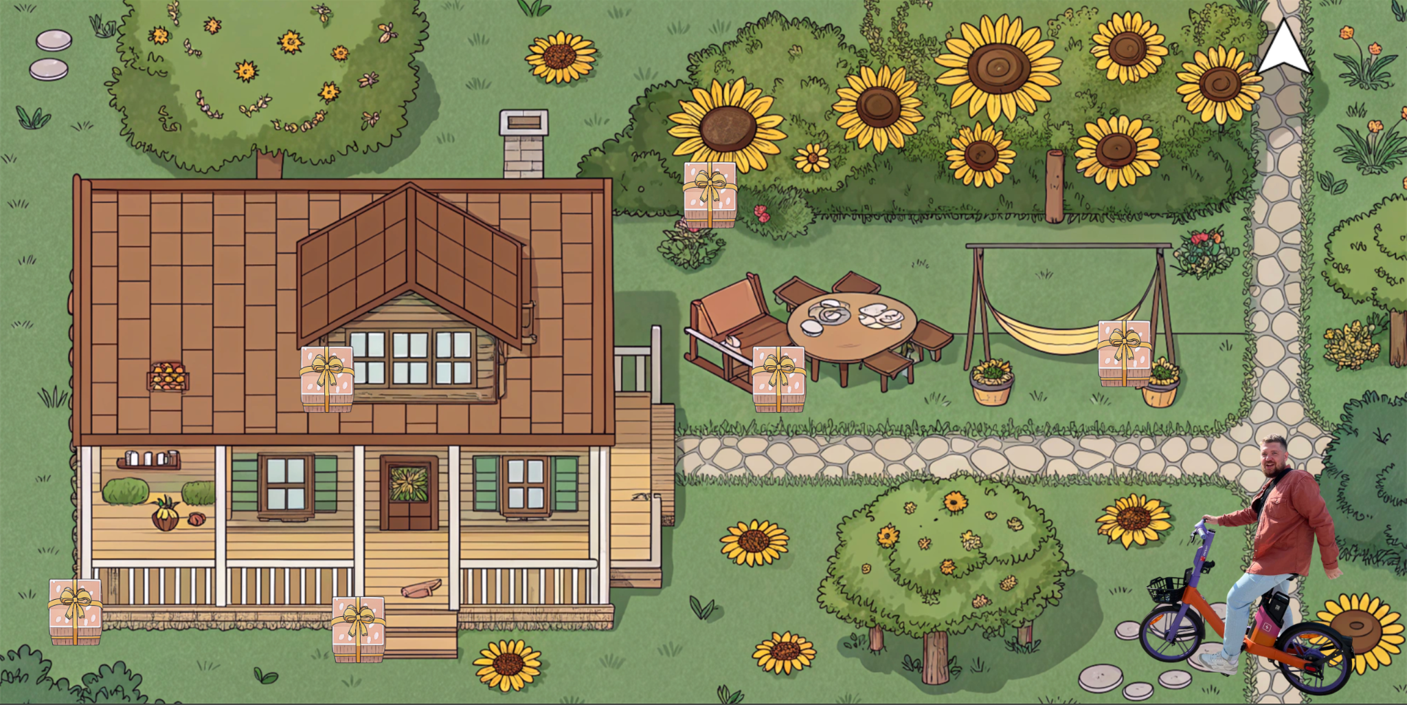Viewport: 1407px width, 705px height.
Task: Click the white up arrow on the path
Action: click(x=1283, y=50)
